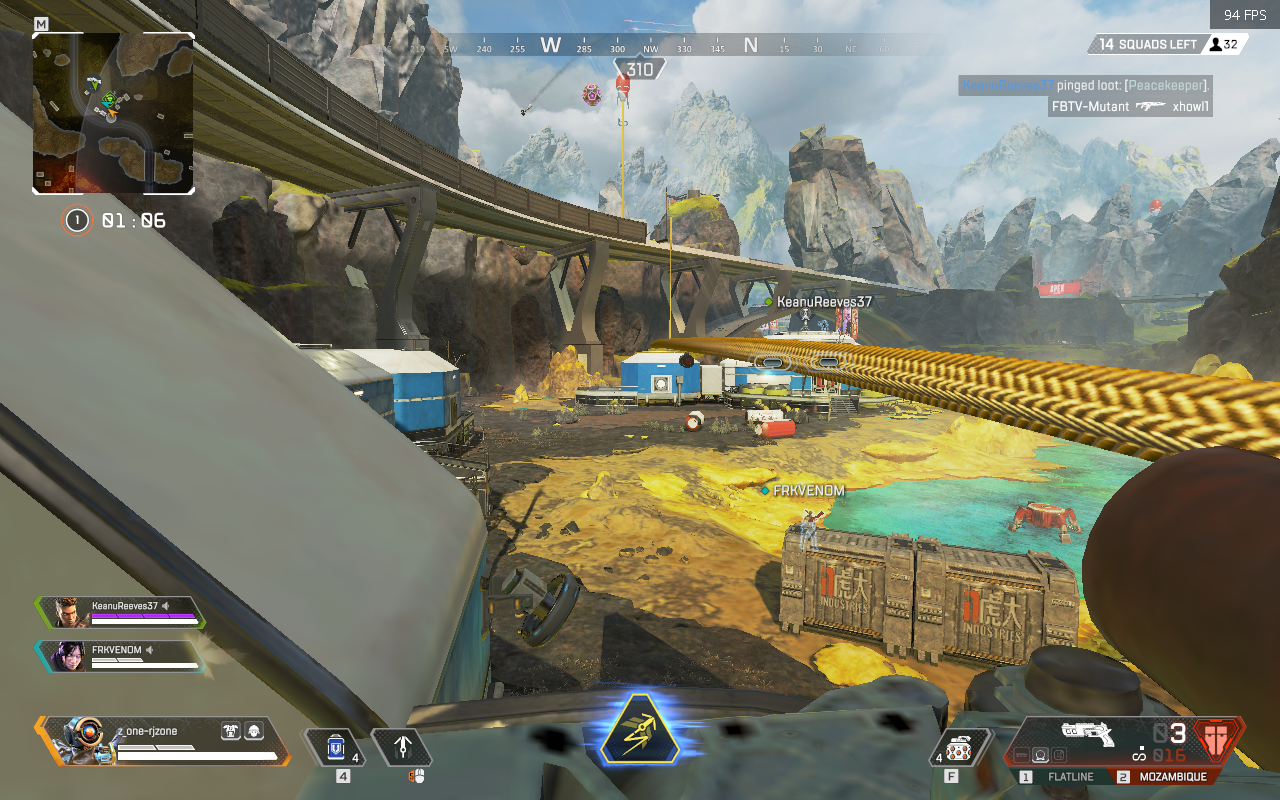Click the helmet icon on banner
Screen dimensions: 1280x800
(254, 732)
